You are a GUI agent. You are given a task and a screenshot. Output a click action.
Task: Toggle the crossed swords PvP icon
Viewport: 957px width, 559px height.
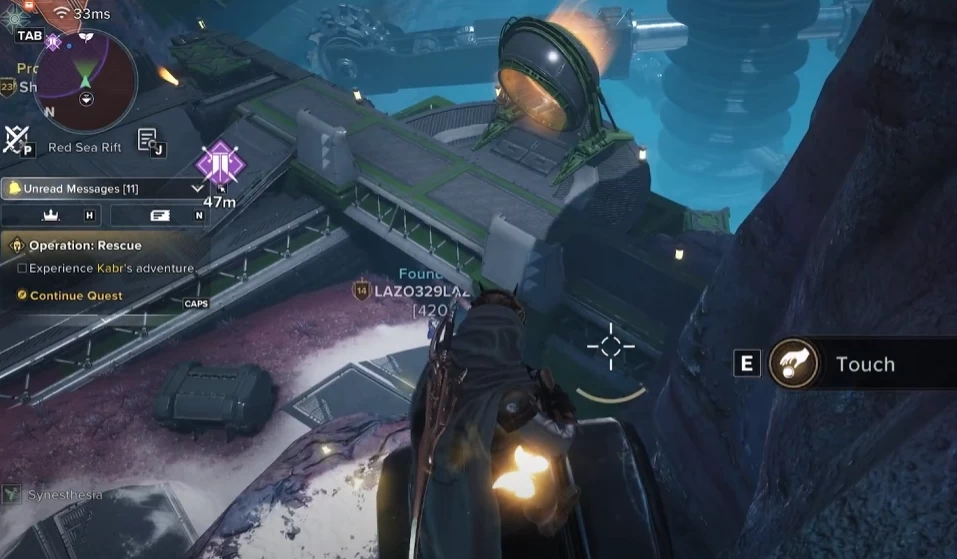click(x=16, y=139)
